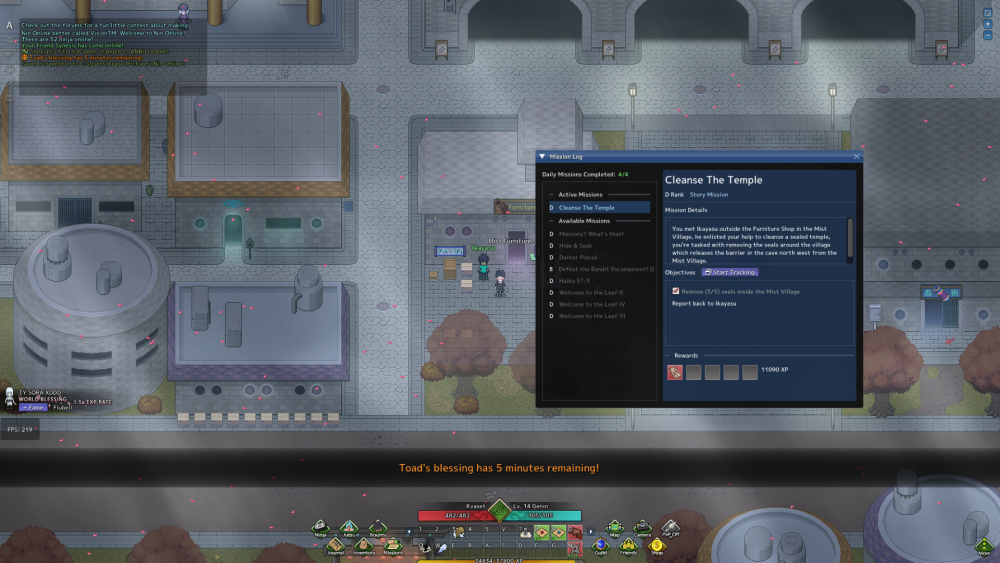The width and height of the screenshot is (1000, 563).
Task: Open the Journal
Action: click(335, 545)
